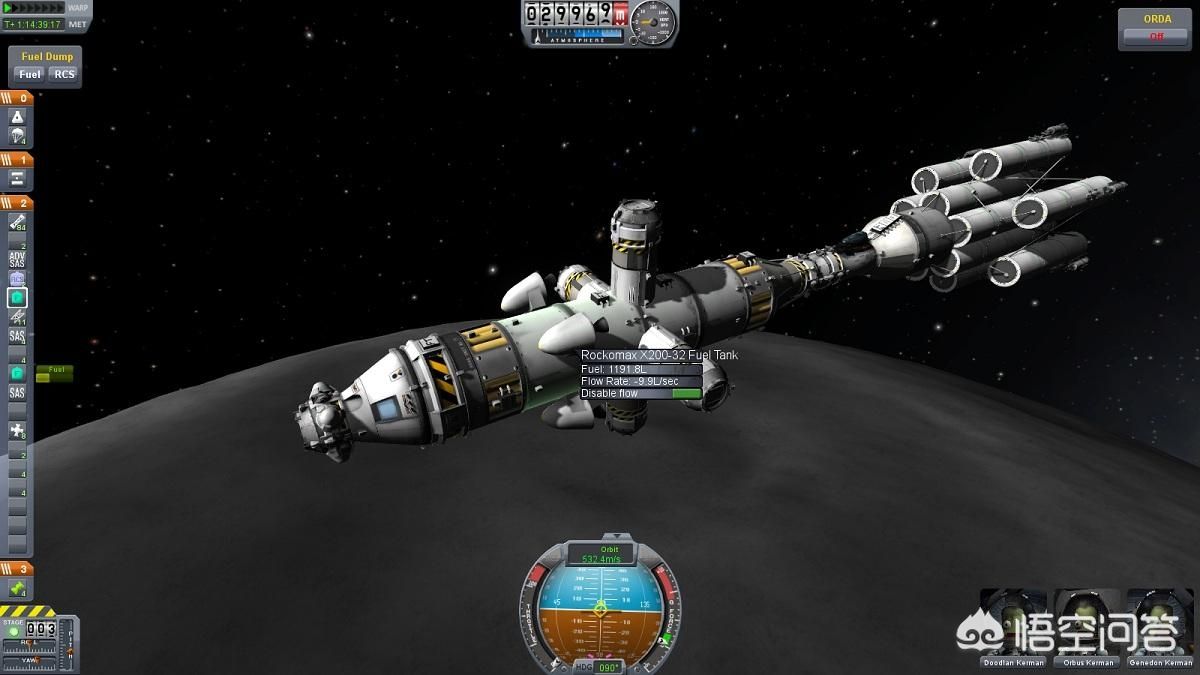Select the stage 3 header tab
The image size is (1200, 675).
(17, 569)
